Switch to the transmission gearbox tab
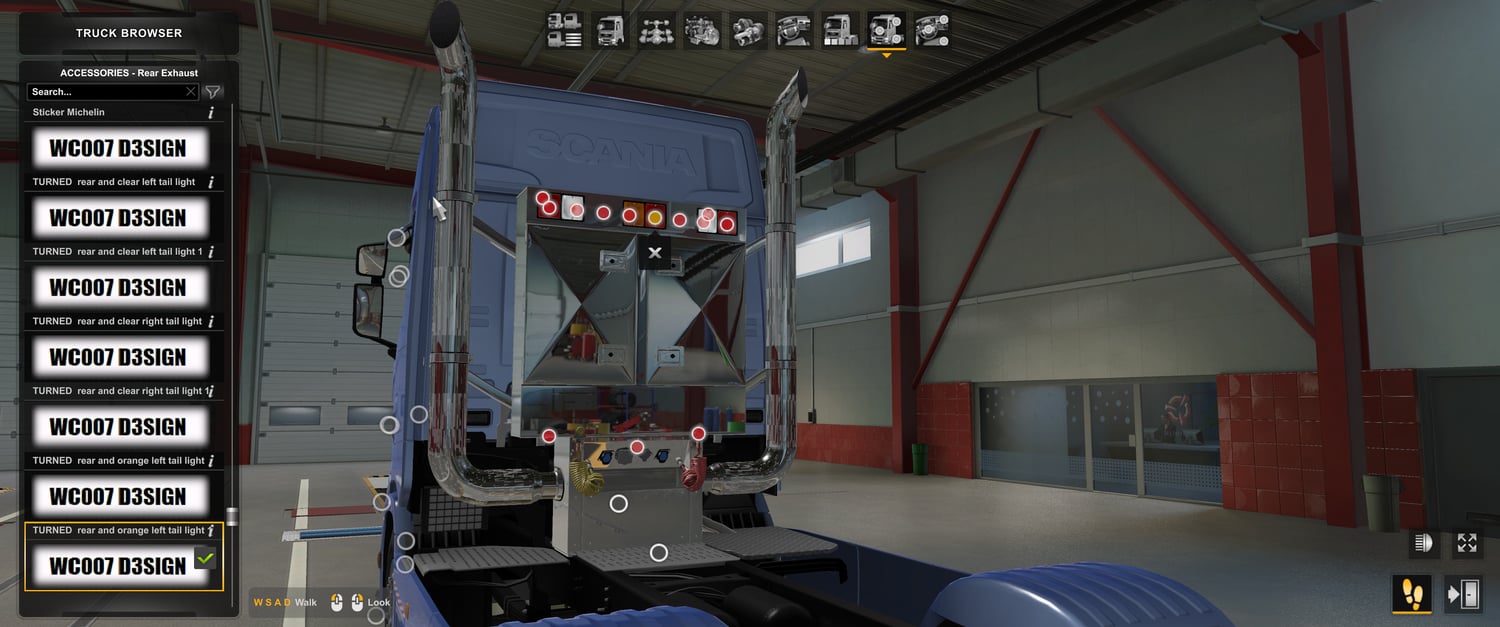Image resolution: width=1500 pixels, height=627 pixels. click(748, 31)
